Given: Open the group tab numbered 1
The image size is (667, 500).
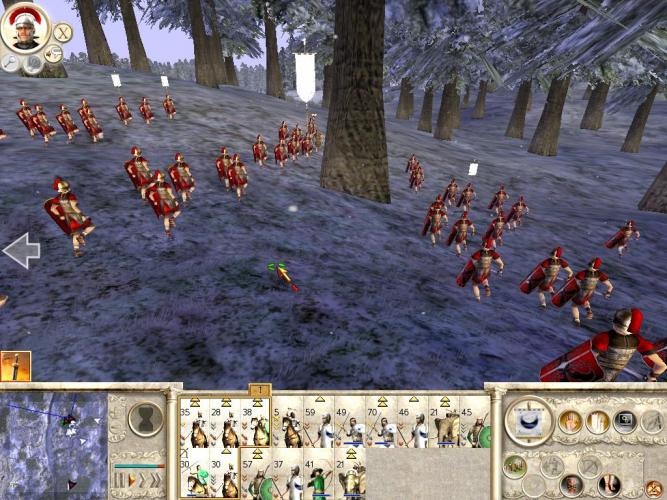Looking at the screenshot, I should coord(258,389).
